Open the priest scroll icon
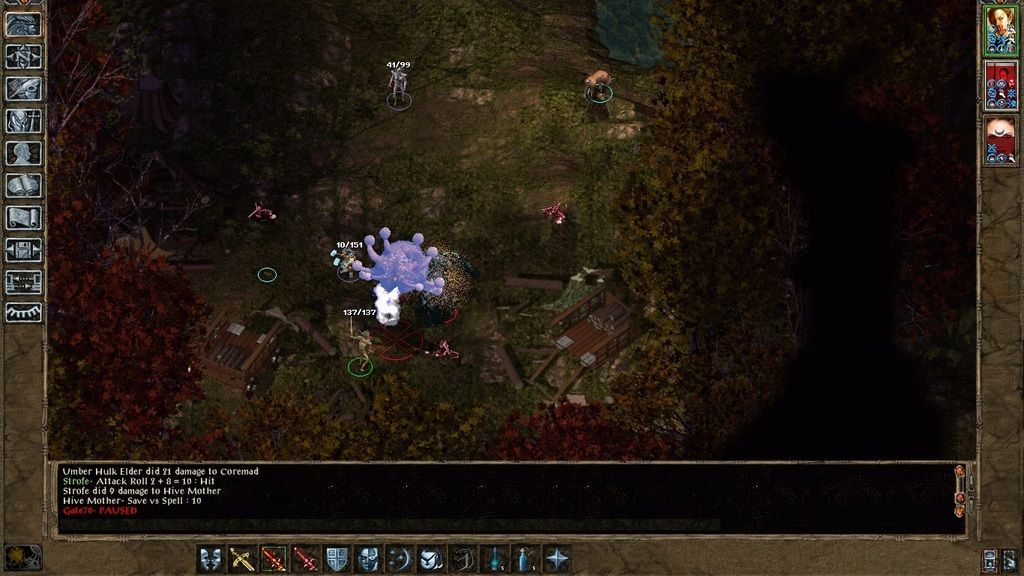1024x576 pixels. (x=23, y=218)
